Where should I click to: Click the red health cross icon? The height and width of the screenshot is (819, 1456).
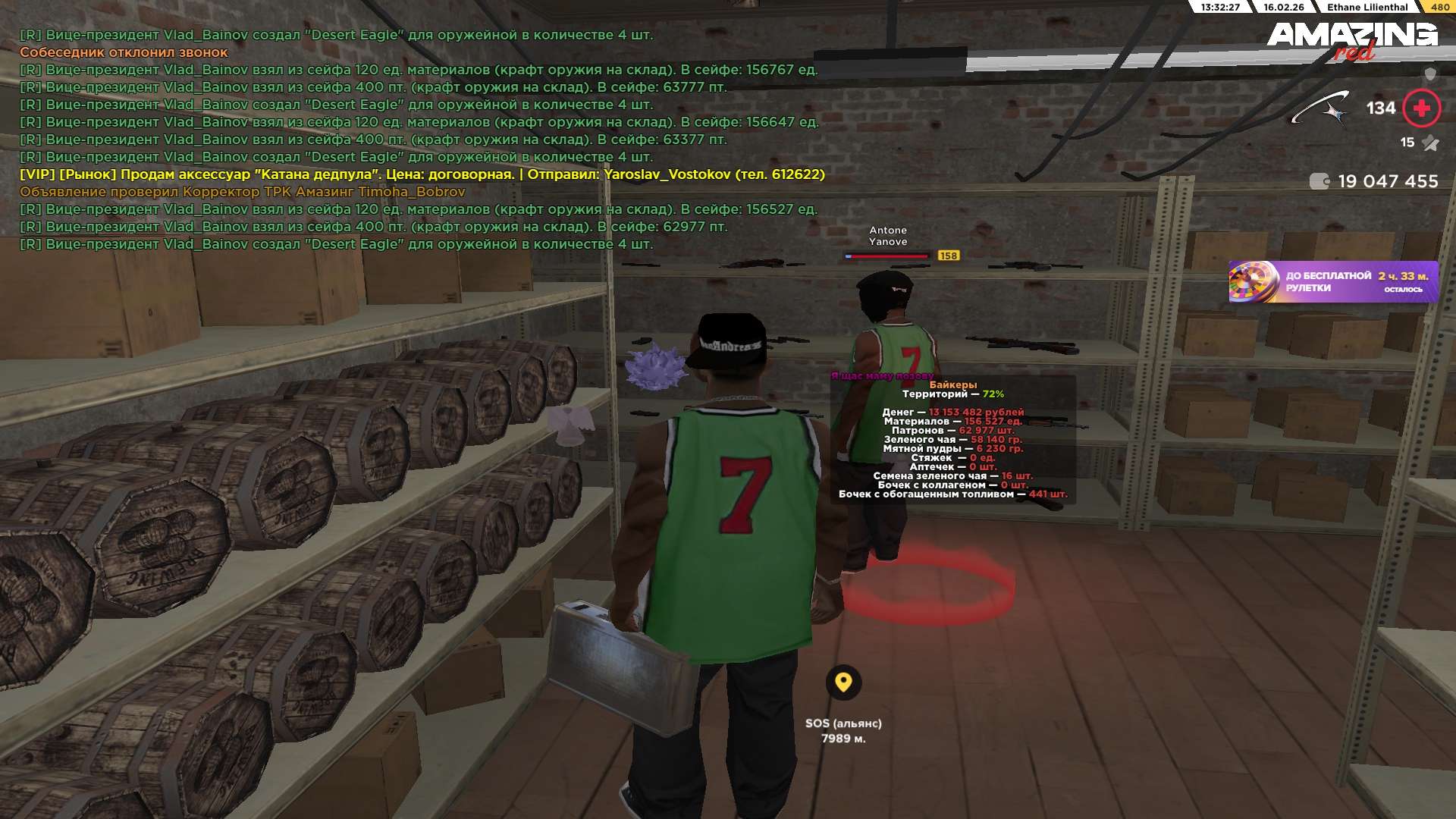pos(1421,108)
